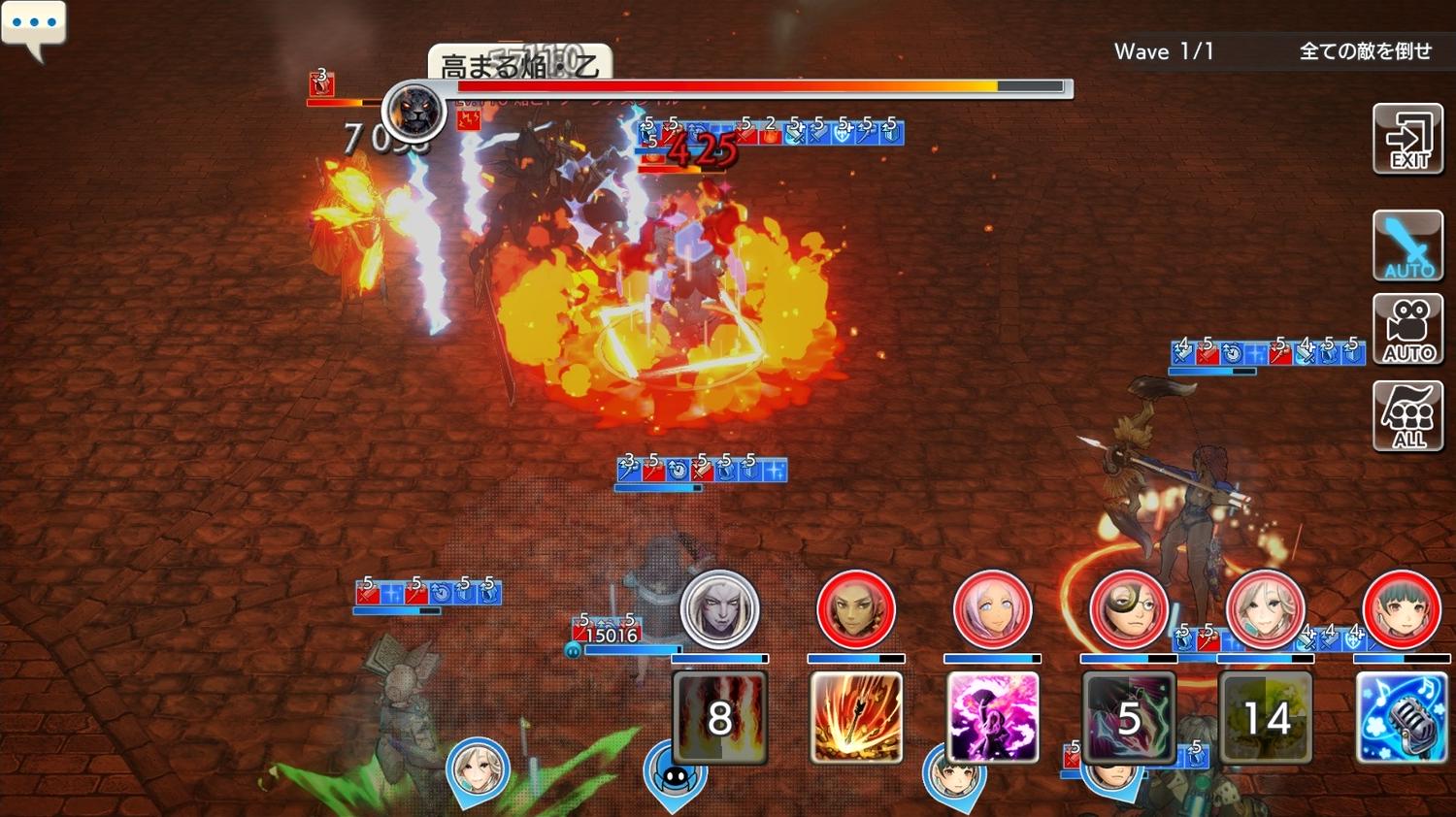This screenshot has width=1456, height=817.
Task: Activate the pink magic skill
Action: [992, 717]
